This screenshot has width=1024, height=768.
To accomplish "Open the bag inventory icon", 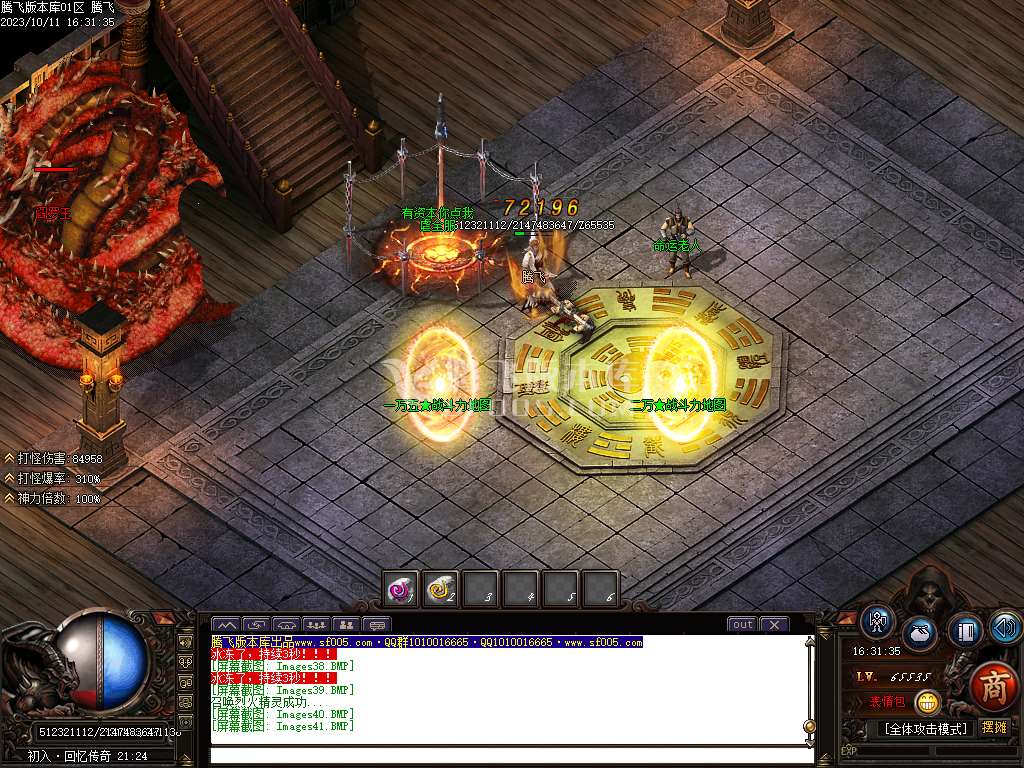I will [920, 635].
